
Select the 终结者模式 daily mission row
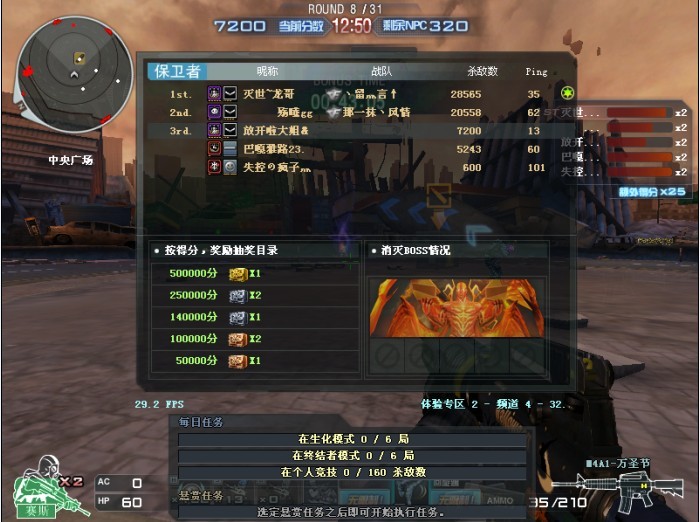pos(352,455)
